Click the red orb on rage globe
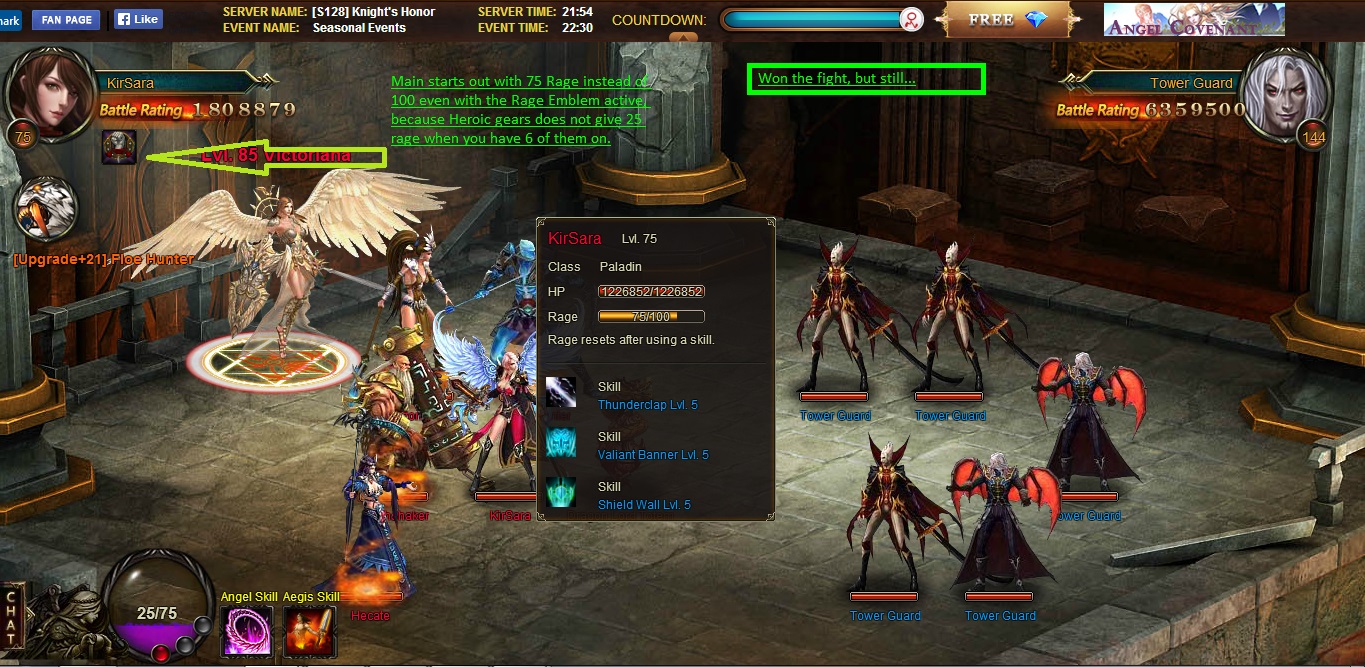Screen dimensions: 1365x667 click(x=160, y=653)
